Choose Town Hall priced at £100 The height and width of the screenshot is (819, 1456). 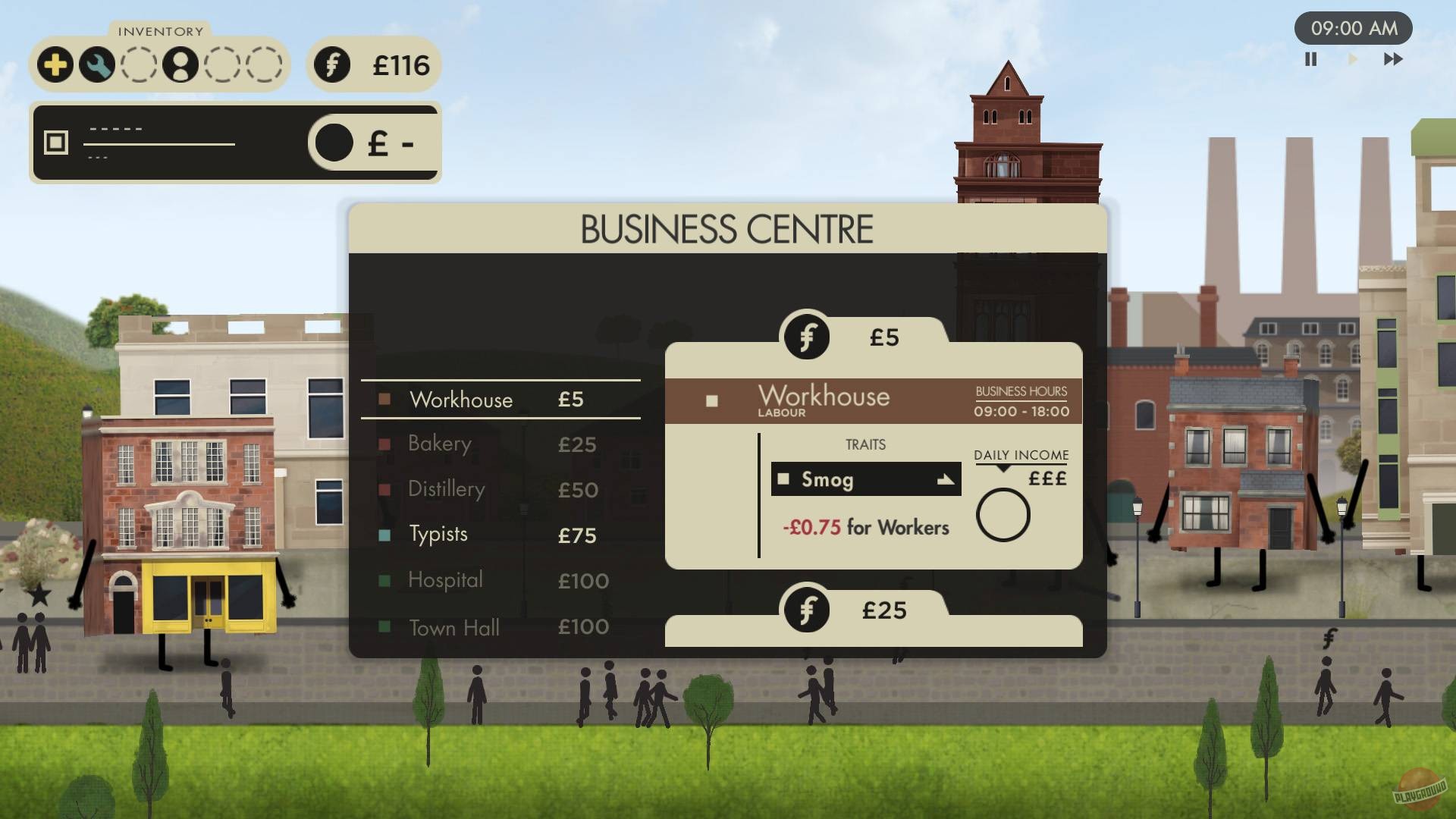click(453, 628)
